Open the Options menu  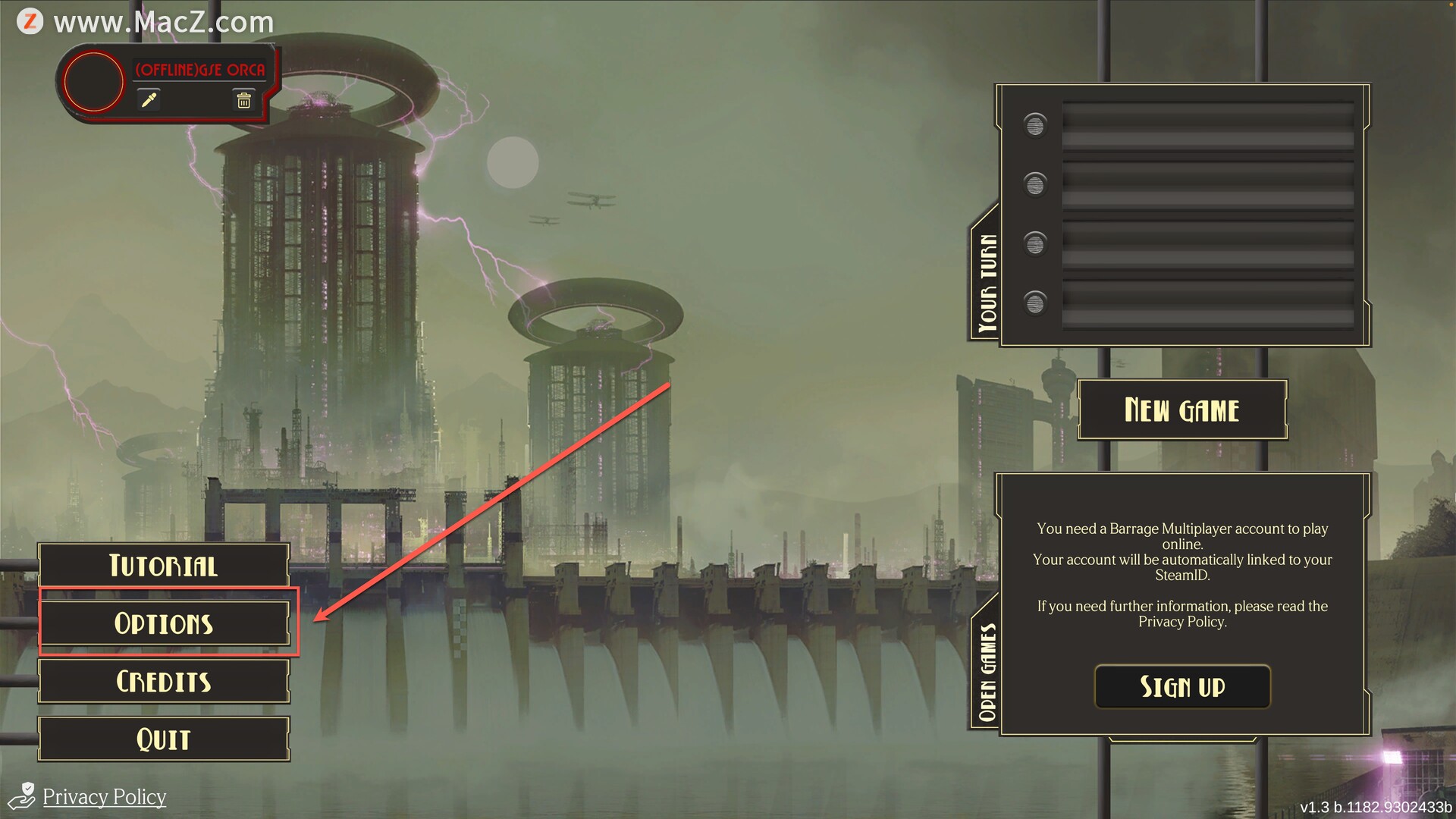pos(164,623)
